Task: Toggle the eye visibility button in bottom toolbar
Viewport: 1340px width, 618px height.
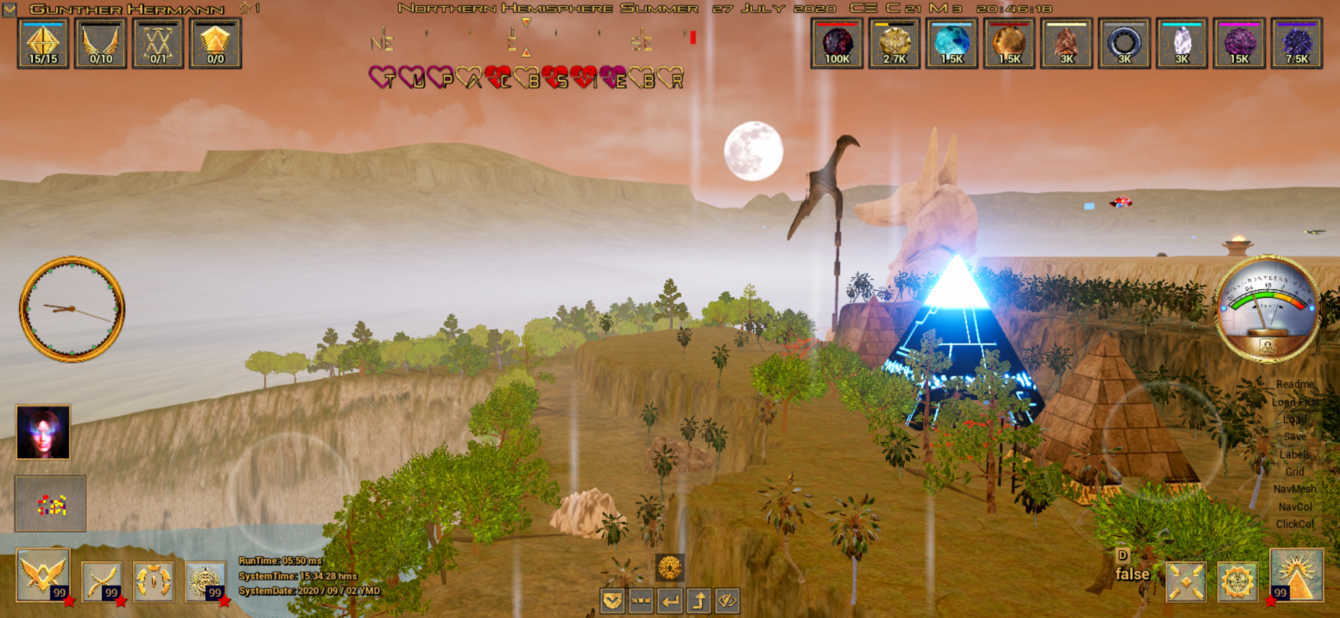Action: [727, 600]
